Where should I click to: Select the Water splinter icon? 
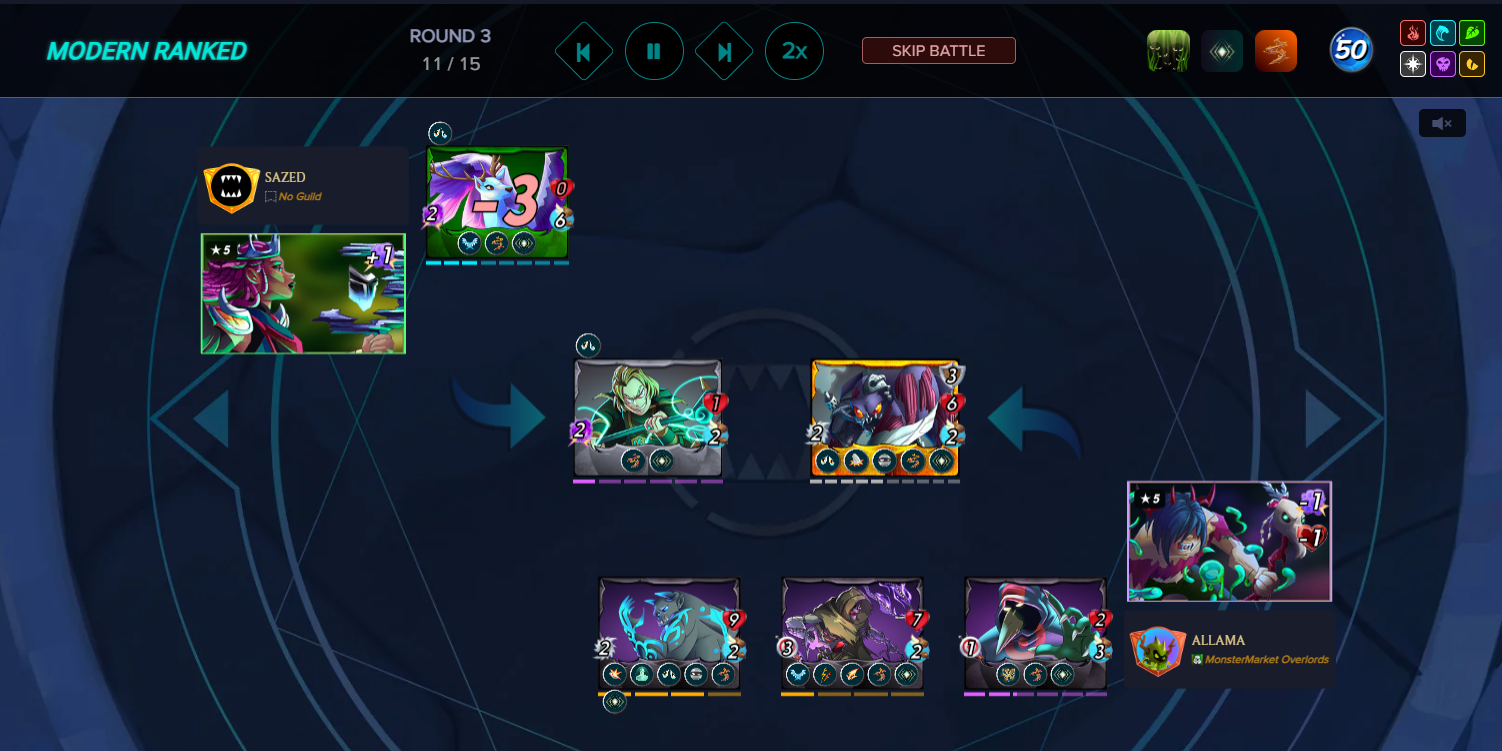click(x=1443, y=33)
